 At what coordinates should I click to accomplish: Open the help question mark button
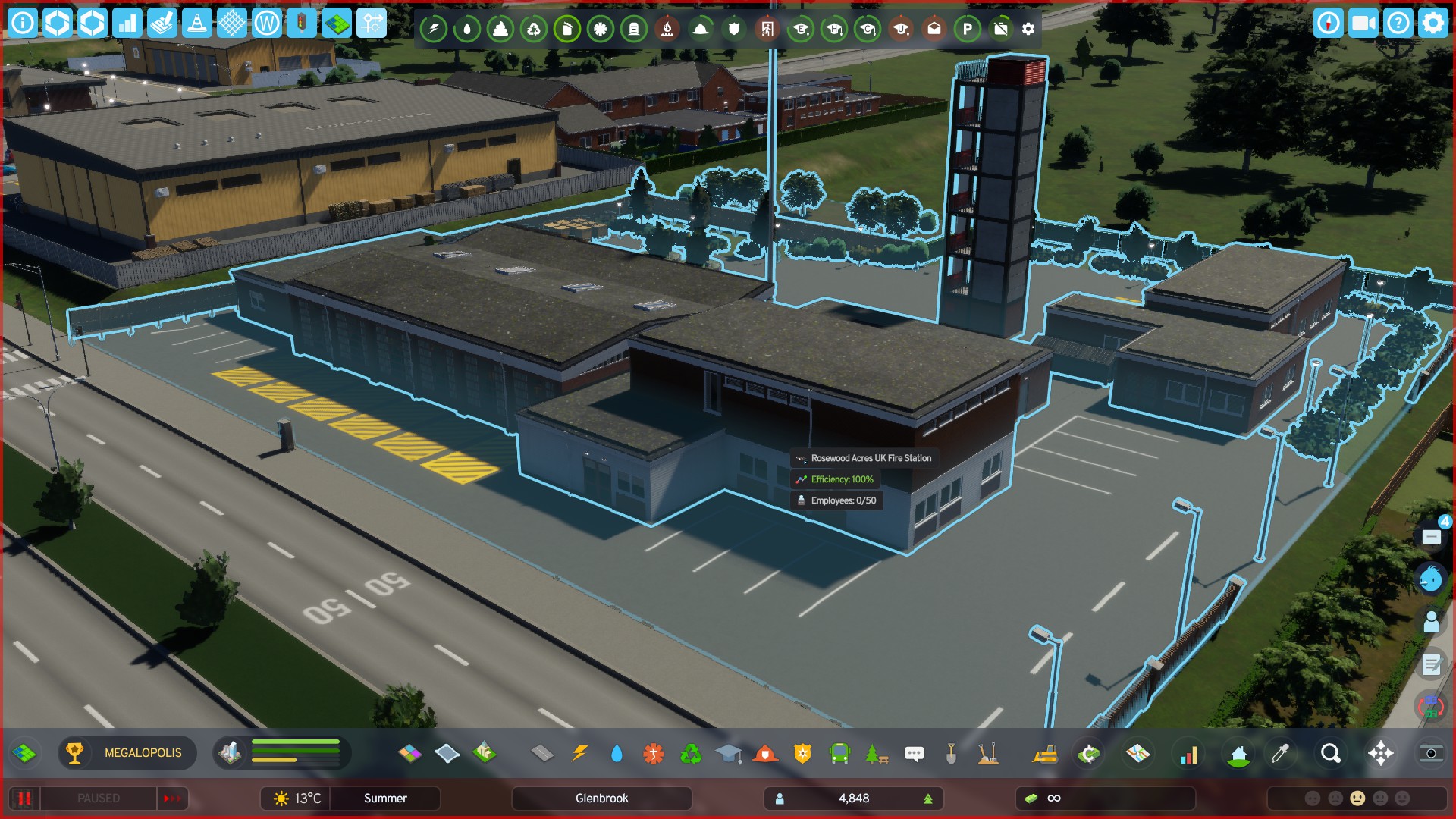[x=1398, y=24]
